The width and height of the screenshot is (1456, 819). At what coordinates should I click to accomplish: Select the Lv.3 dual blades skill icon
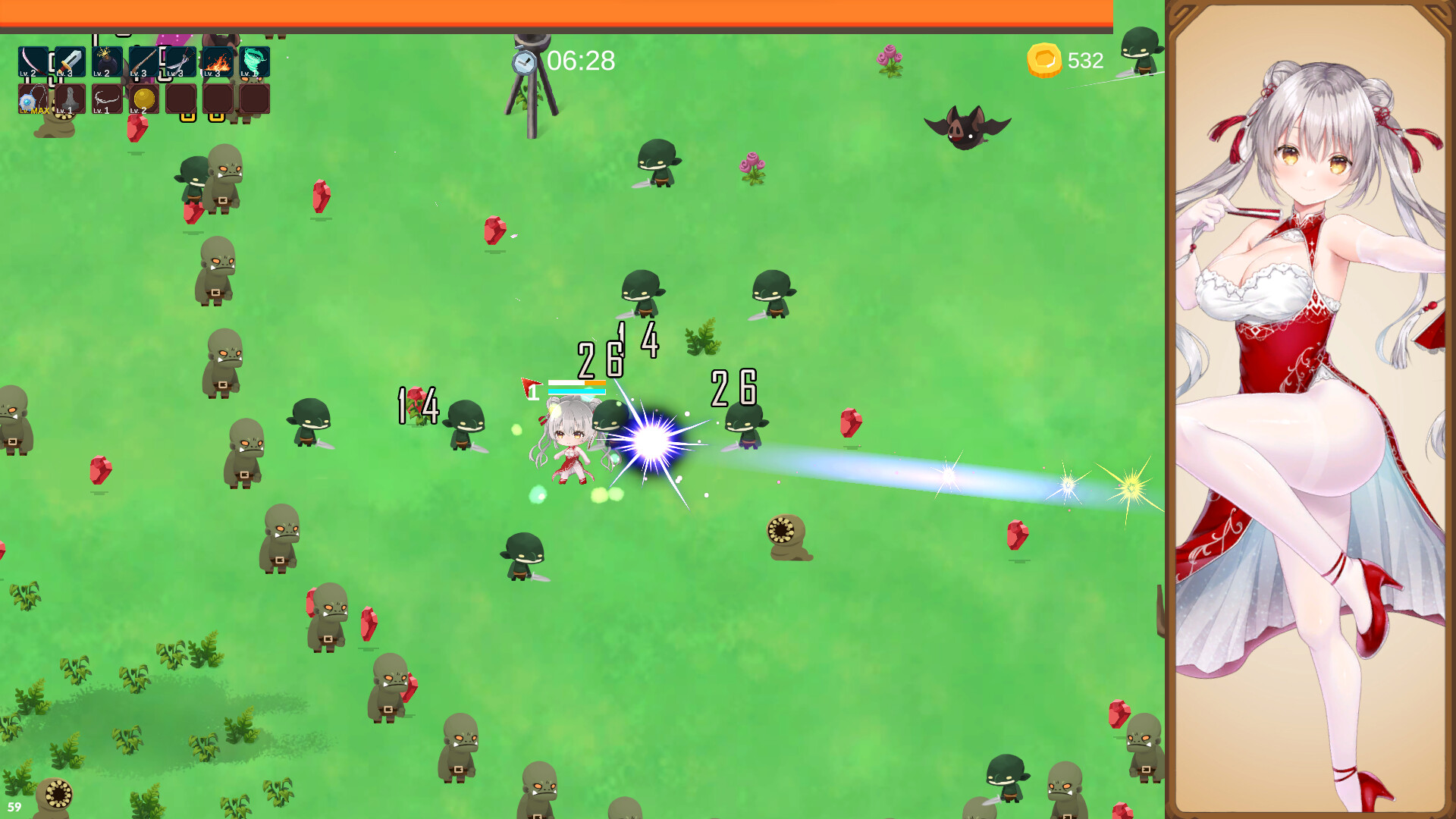tap(180, 61)
